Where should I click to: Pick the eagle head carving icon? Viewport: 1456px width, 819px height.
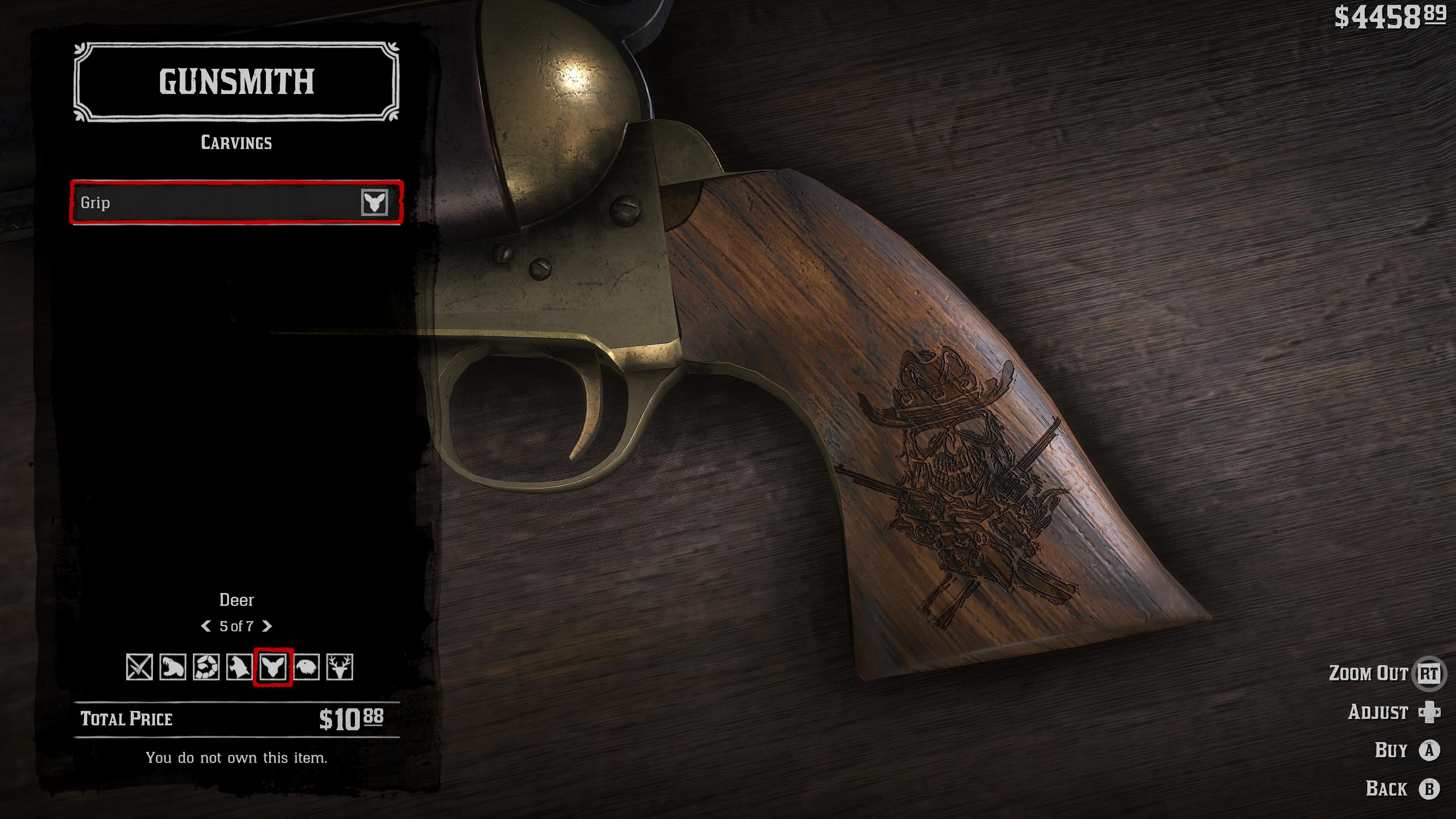[306, 667]
